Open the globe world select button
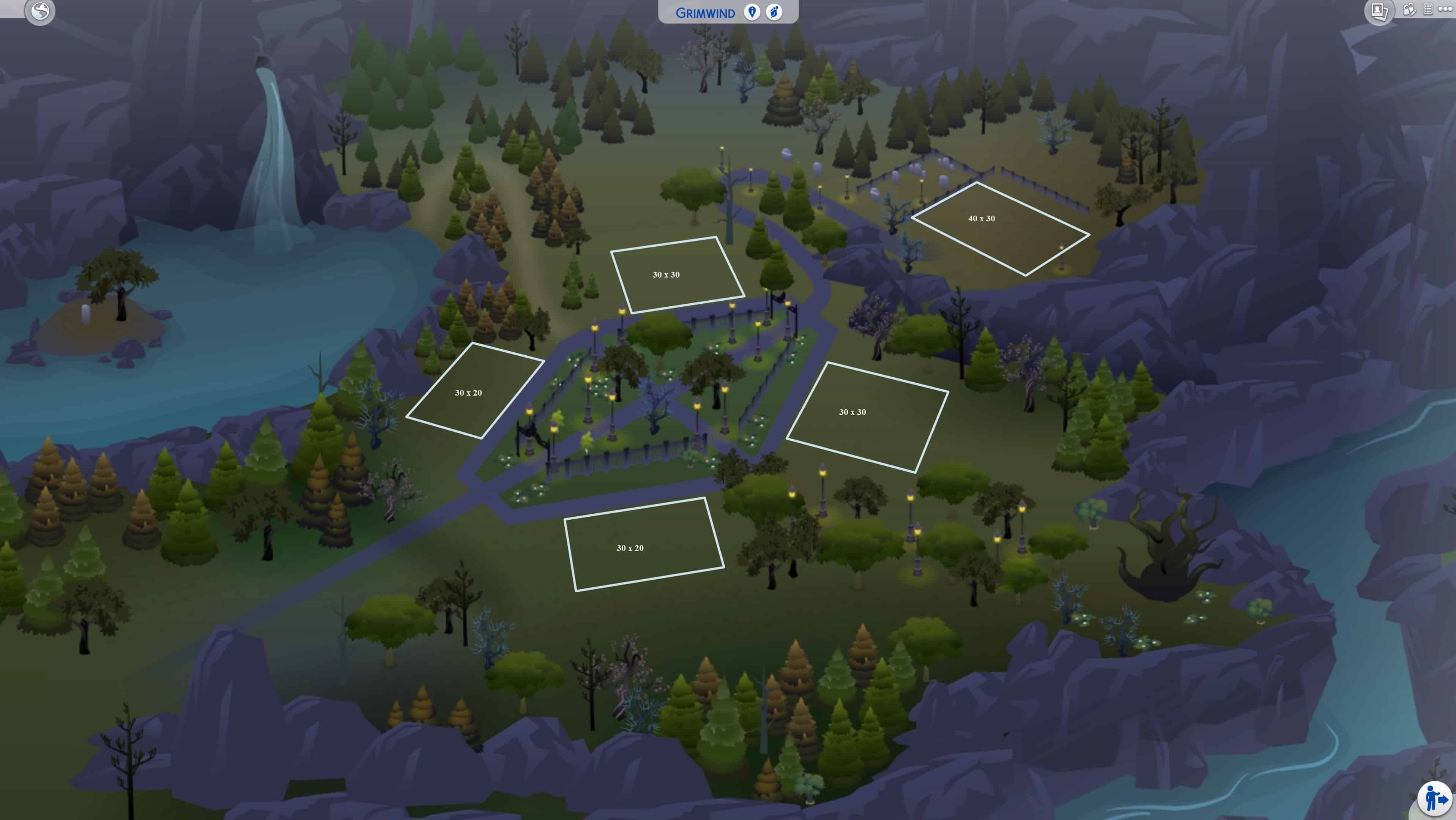 point(39,11)
